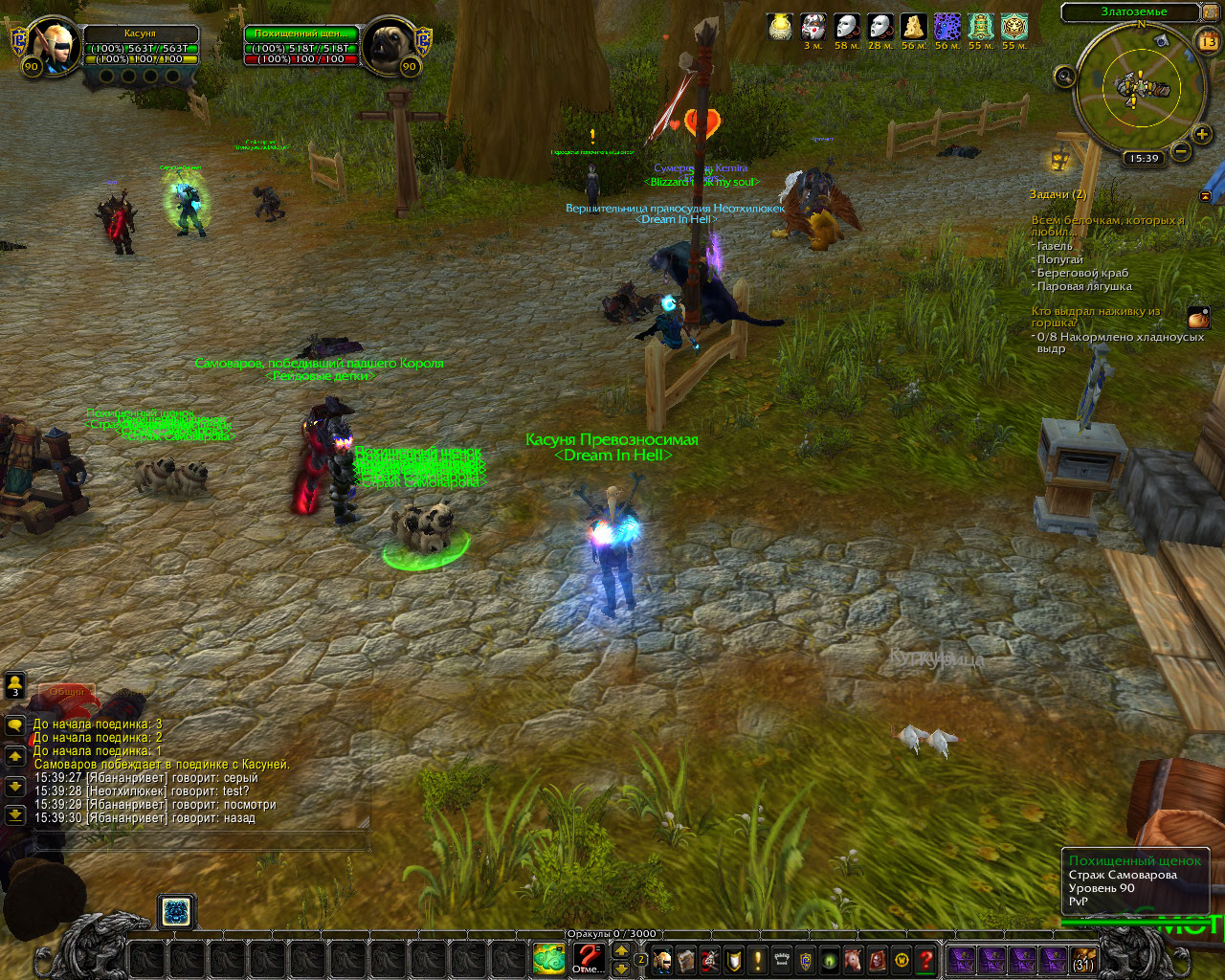Click the red question mark Отме... action button

click(x=588, y=958)
